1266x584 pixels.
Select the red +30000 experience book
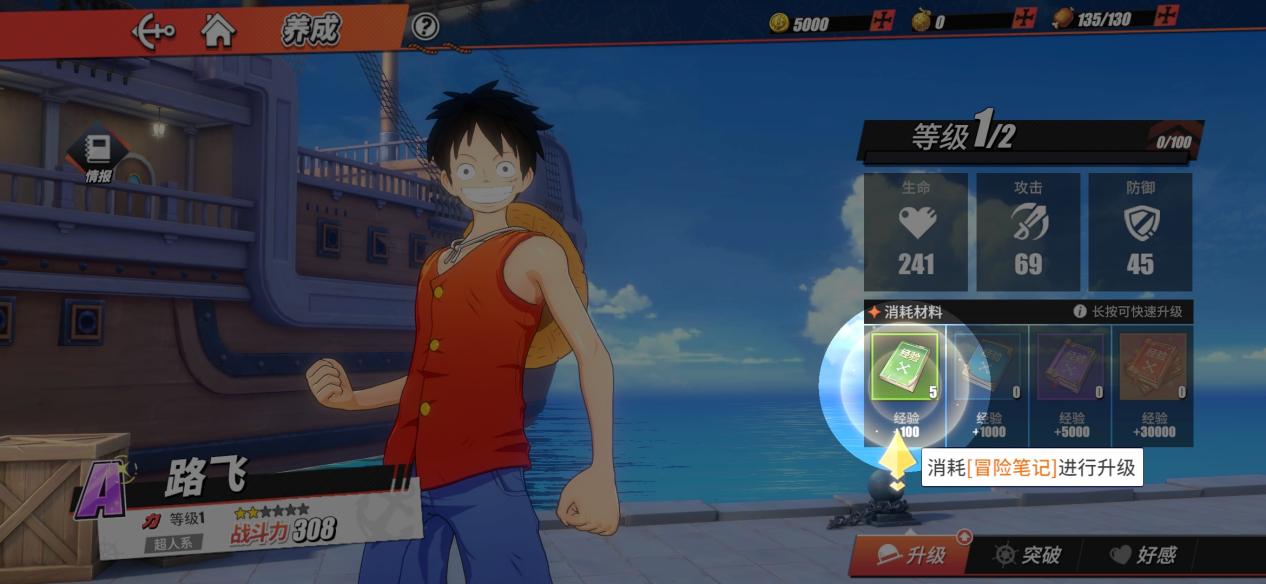pyautogui.click(x=1153, y=367)
